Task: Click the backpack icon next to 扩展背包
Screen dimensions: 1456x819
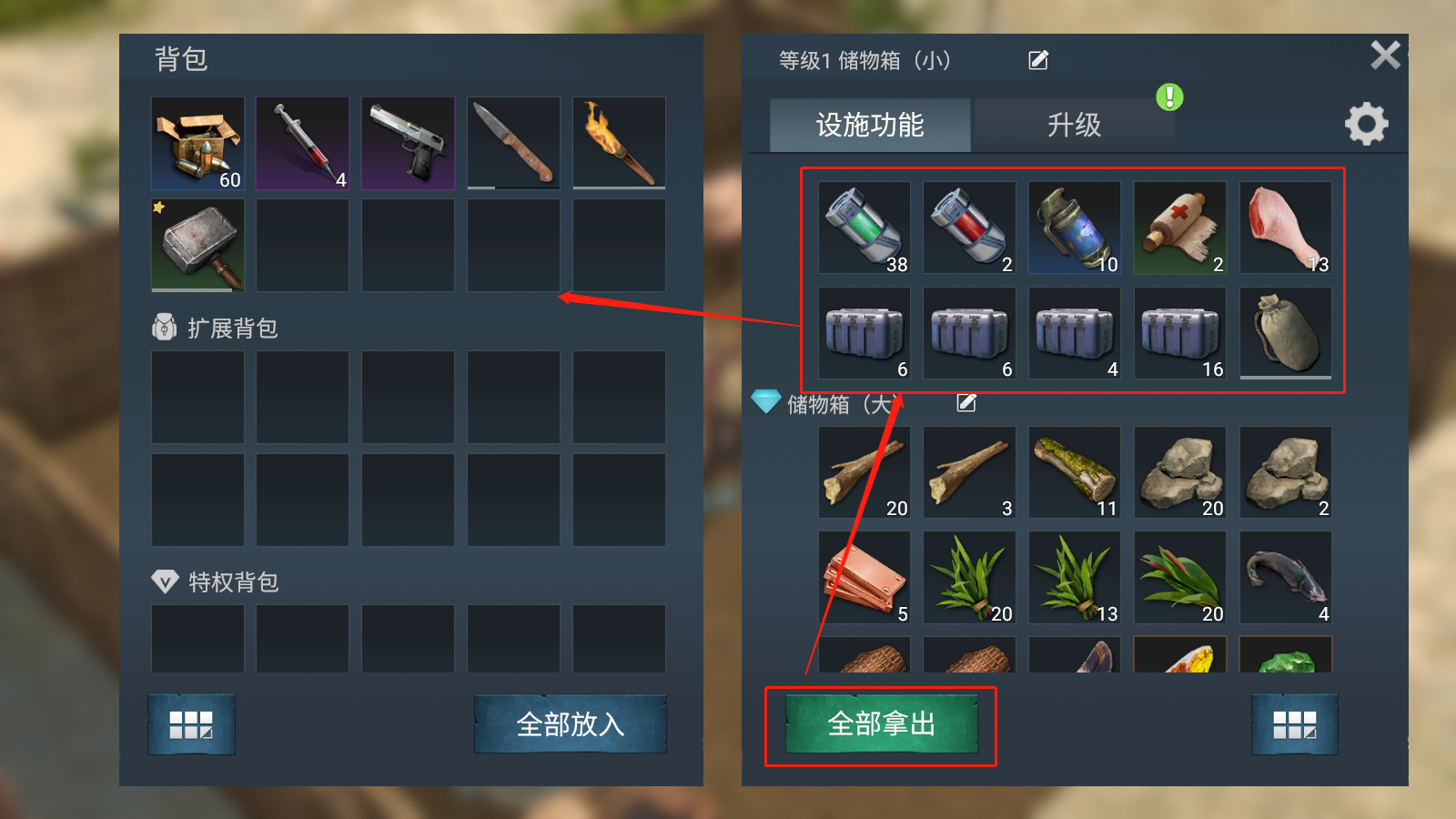Action: pos(164,328)
